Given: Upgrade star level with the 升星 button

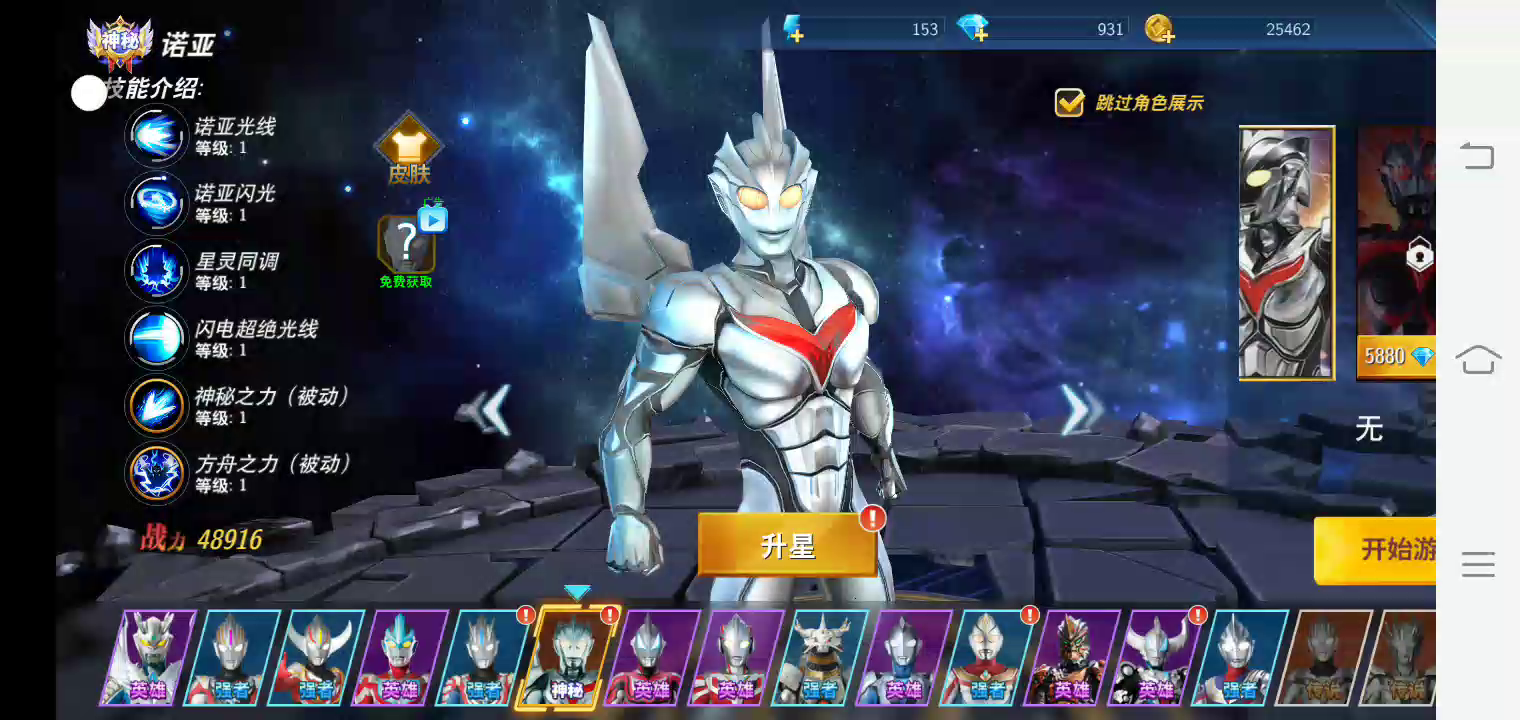Looking at the screenshot, I should 787,545.
